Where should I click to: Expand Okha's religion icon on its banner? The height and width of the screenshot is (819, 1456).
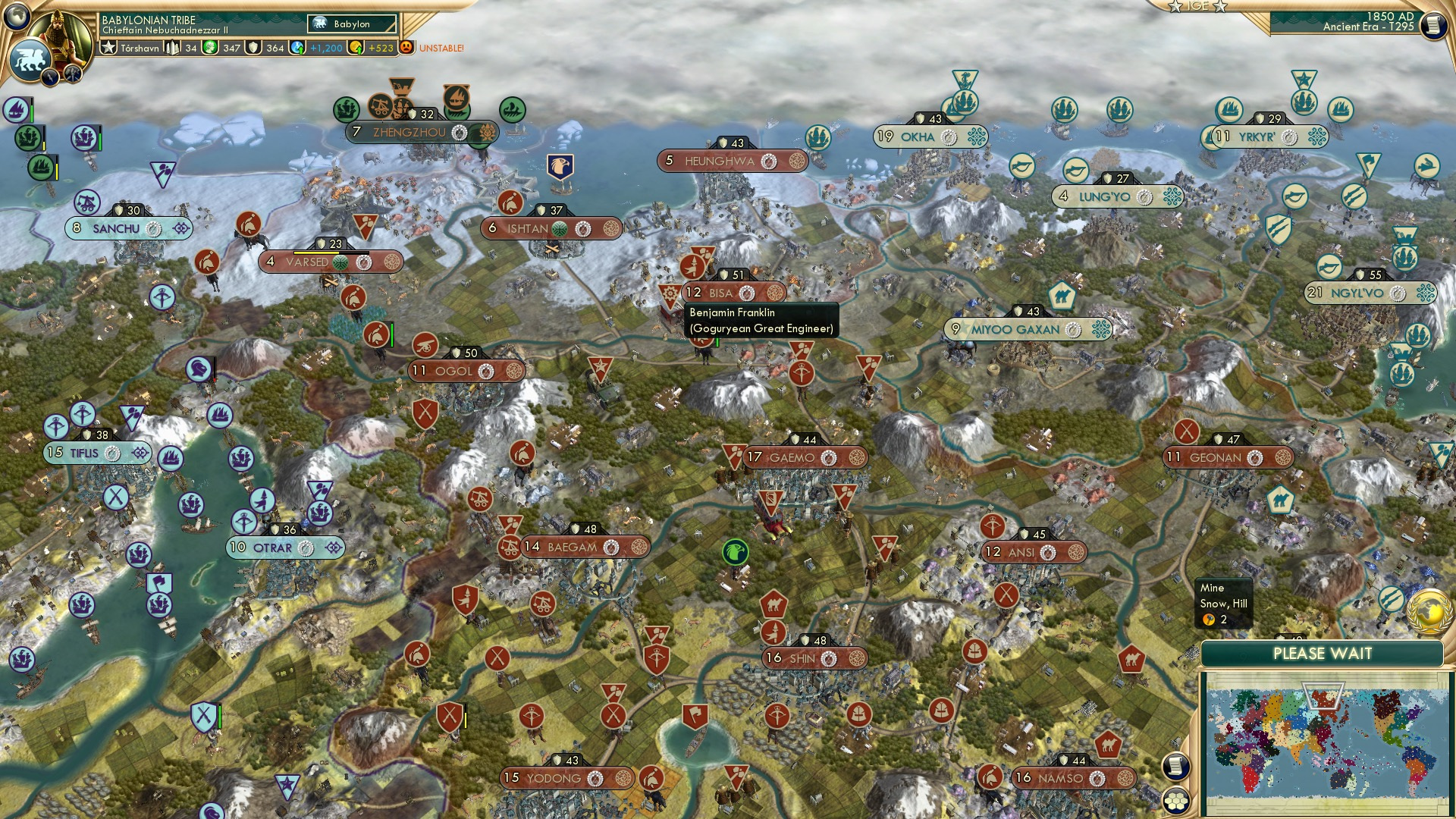tap(977, 137)
